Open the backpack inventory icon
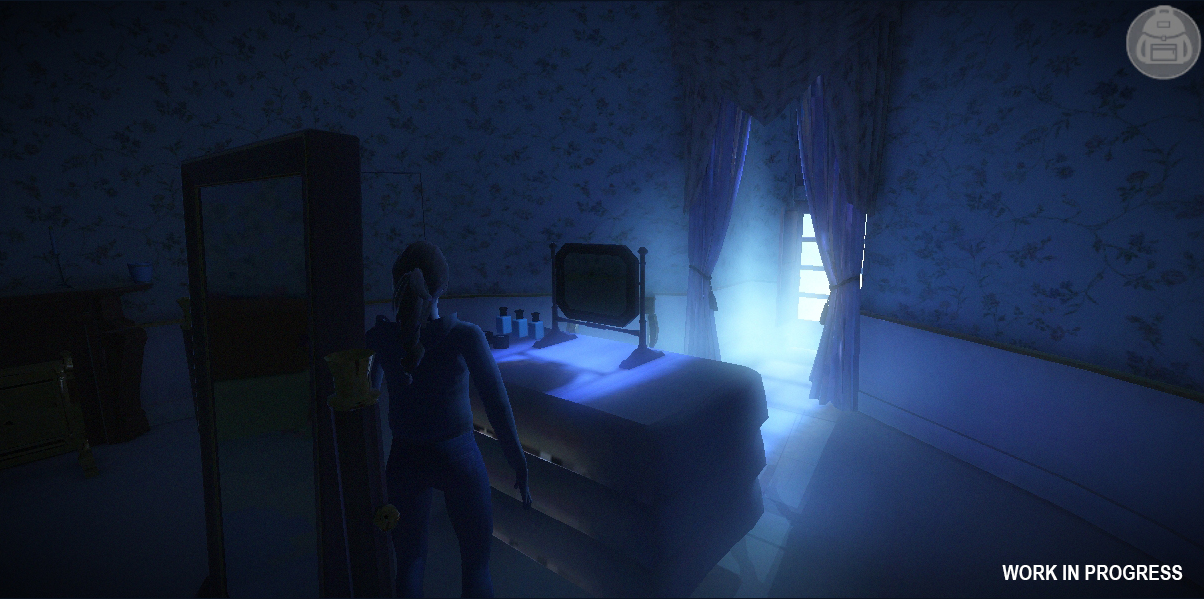Viewport: 1204px width, 599px height. point(1162,42)
